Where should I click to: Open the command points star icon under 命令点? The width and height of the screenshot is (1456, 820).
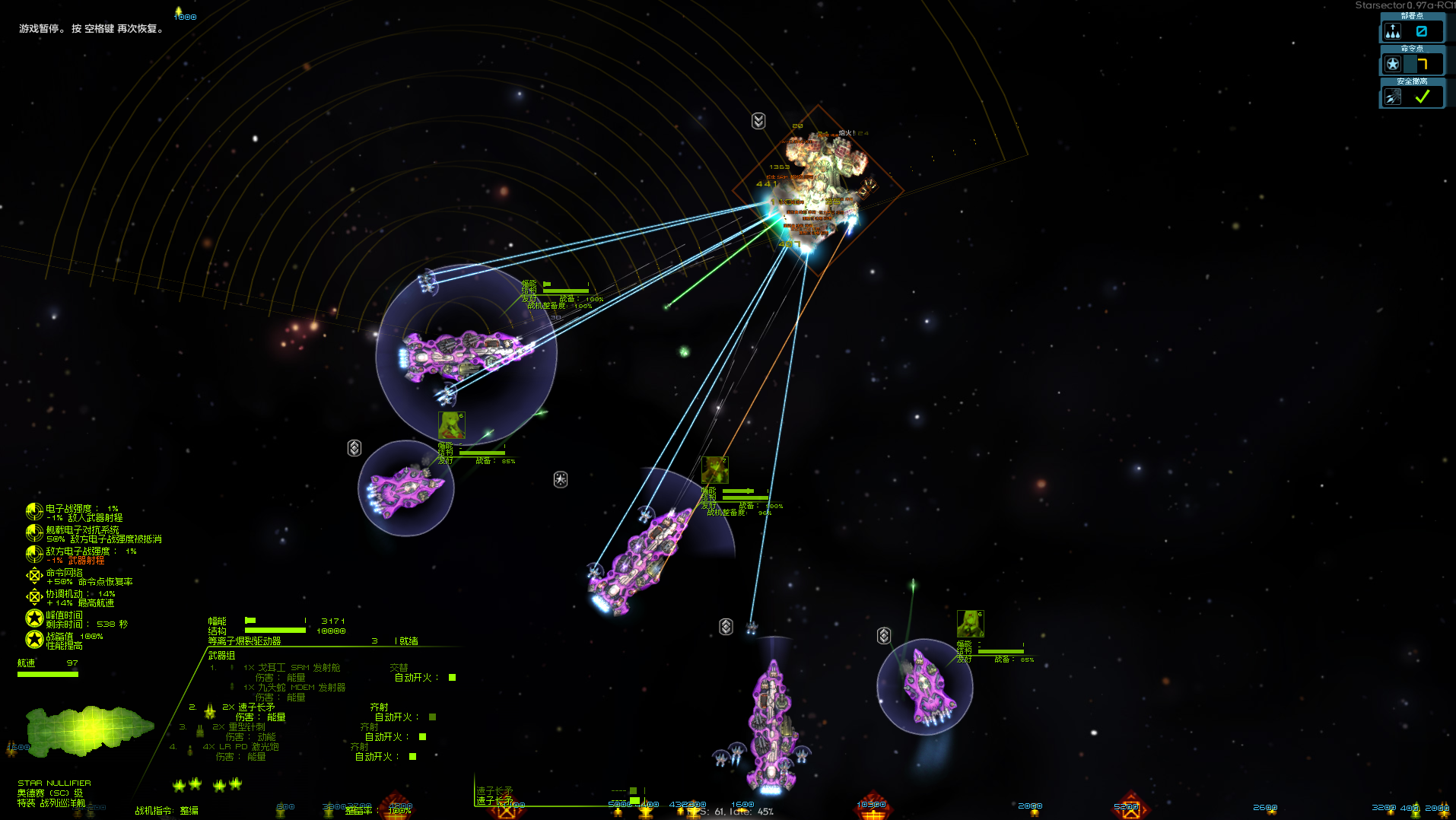1393,64
